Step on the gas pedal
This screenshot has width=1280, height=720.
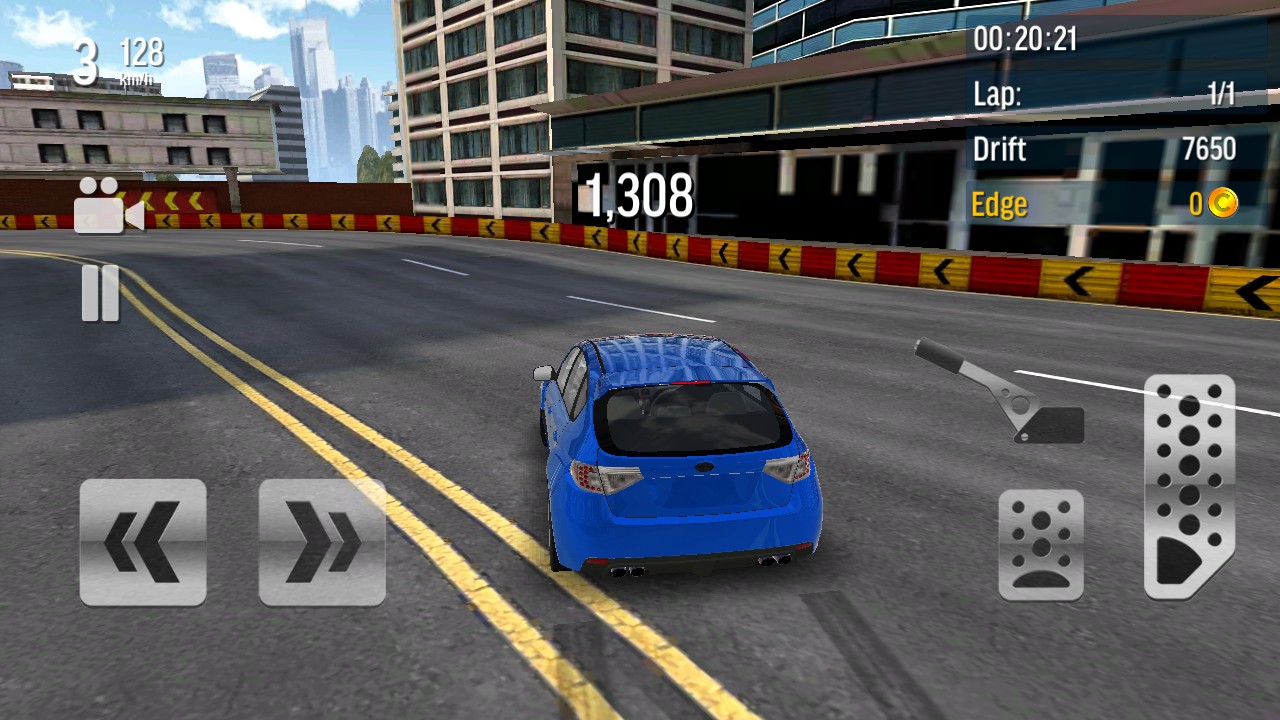1189,487
